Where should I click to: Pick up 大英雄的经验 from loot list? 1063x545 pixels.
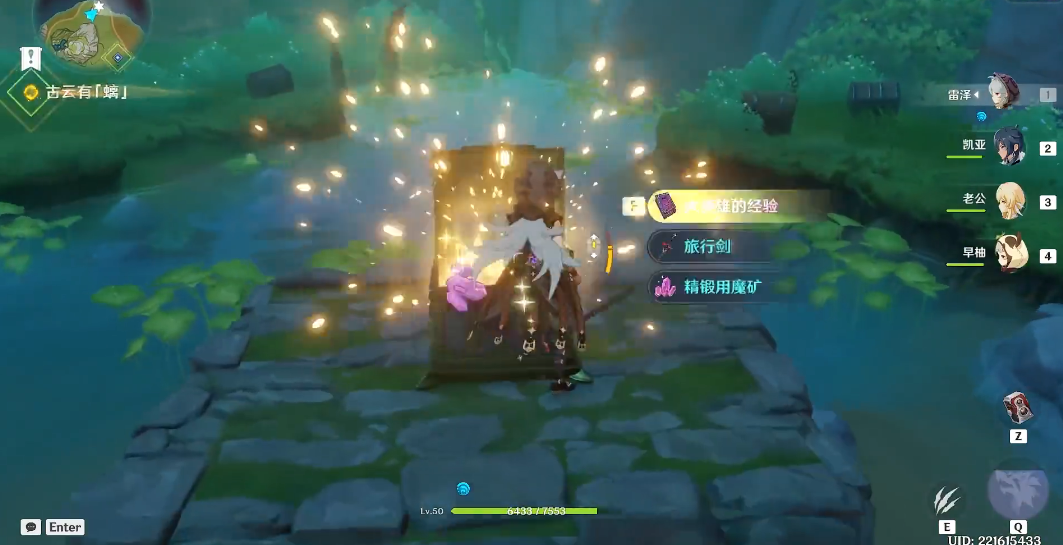tap(728, 207)
